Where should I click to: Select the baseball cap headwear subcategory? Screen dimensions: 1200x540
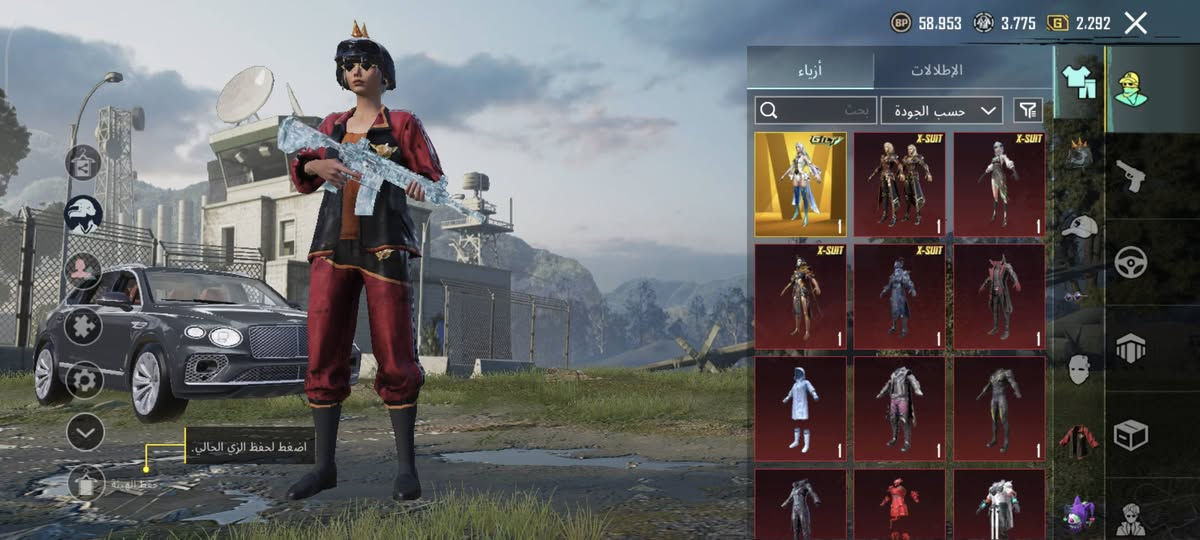[x=1078, y=226]
